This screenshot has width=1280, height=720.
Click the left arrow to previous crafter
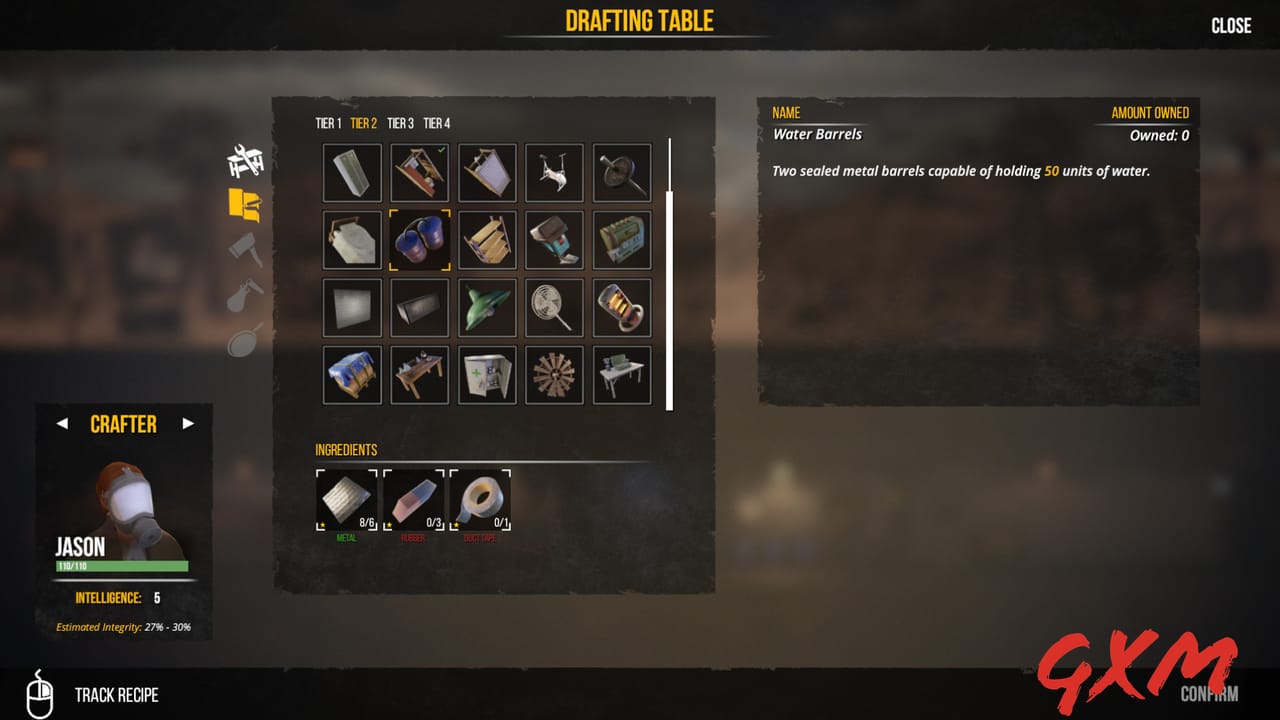(62, 424)
